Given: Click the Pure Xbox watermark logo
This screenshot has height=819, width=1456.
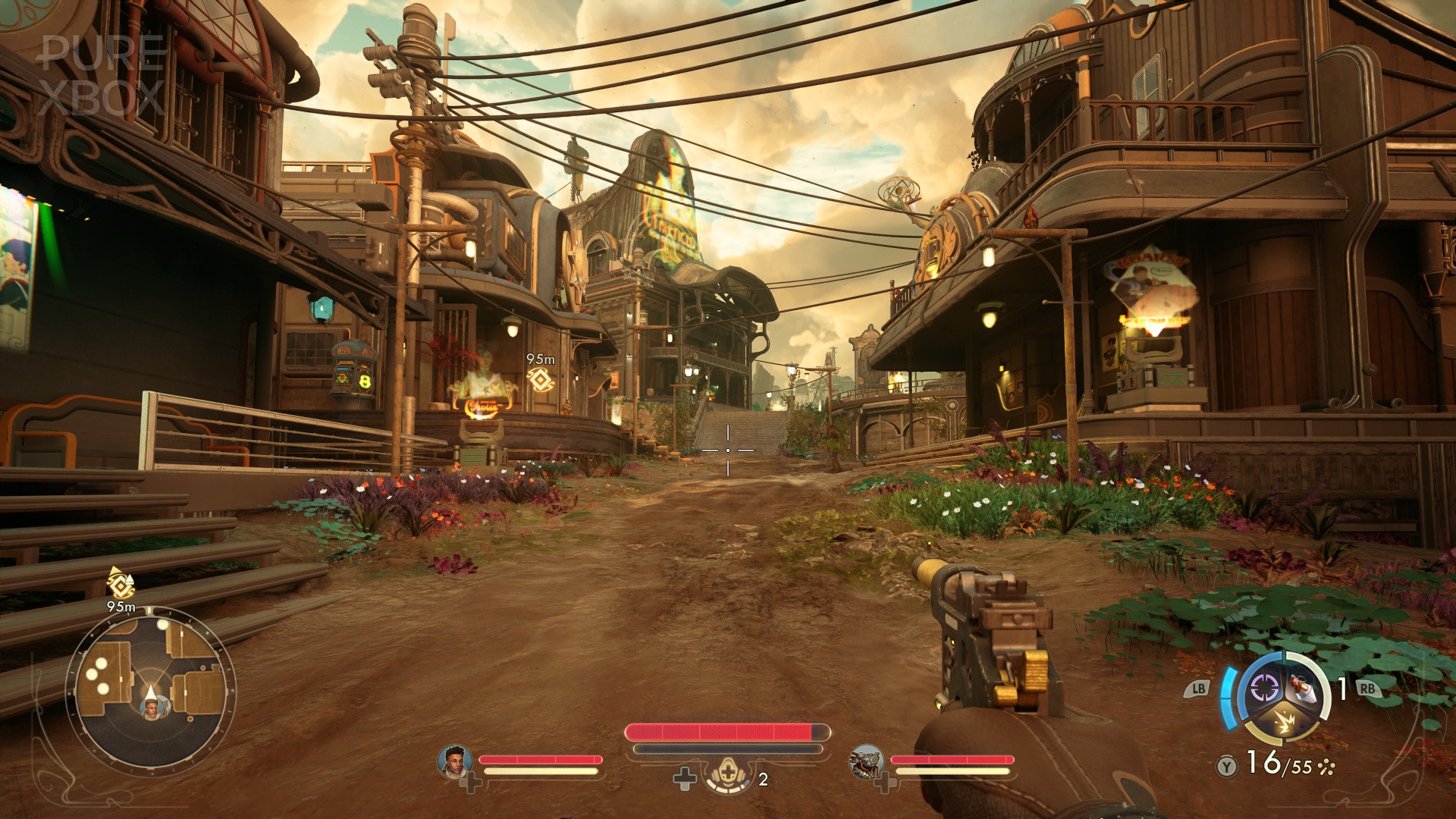Looking at the screenshot, I should click(104, 74).
